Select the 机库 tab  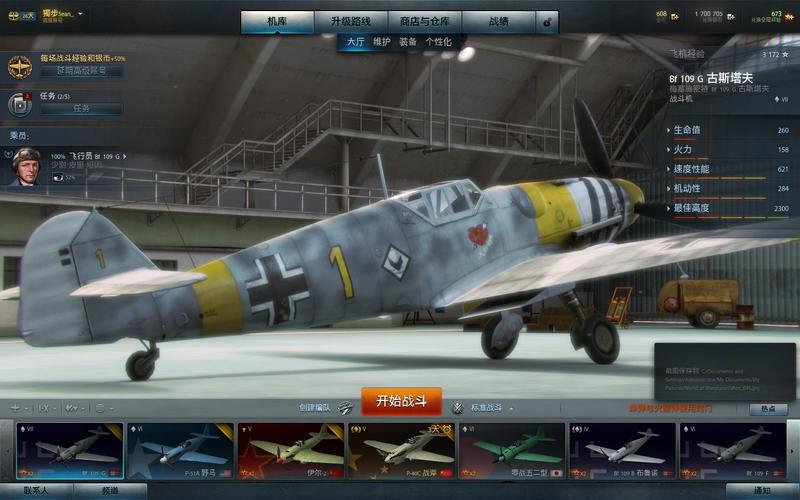tap(276, 21)
